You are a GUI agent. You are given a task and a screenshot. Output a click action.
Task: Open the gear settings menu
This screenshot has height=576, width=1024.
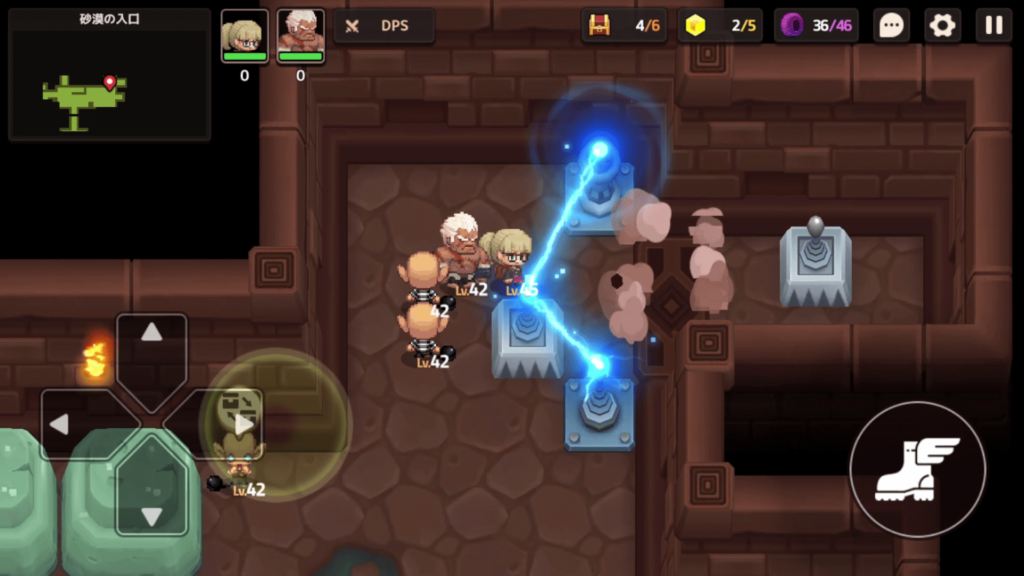[x=942, y=26]
